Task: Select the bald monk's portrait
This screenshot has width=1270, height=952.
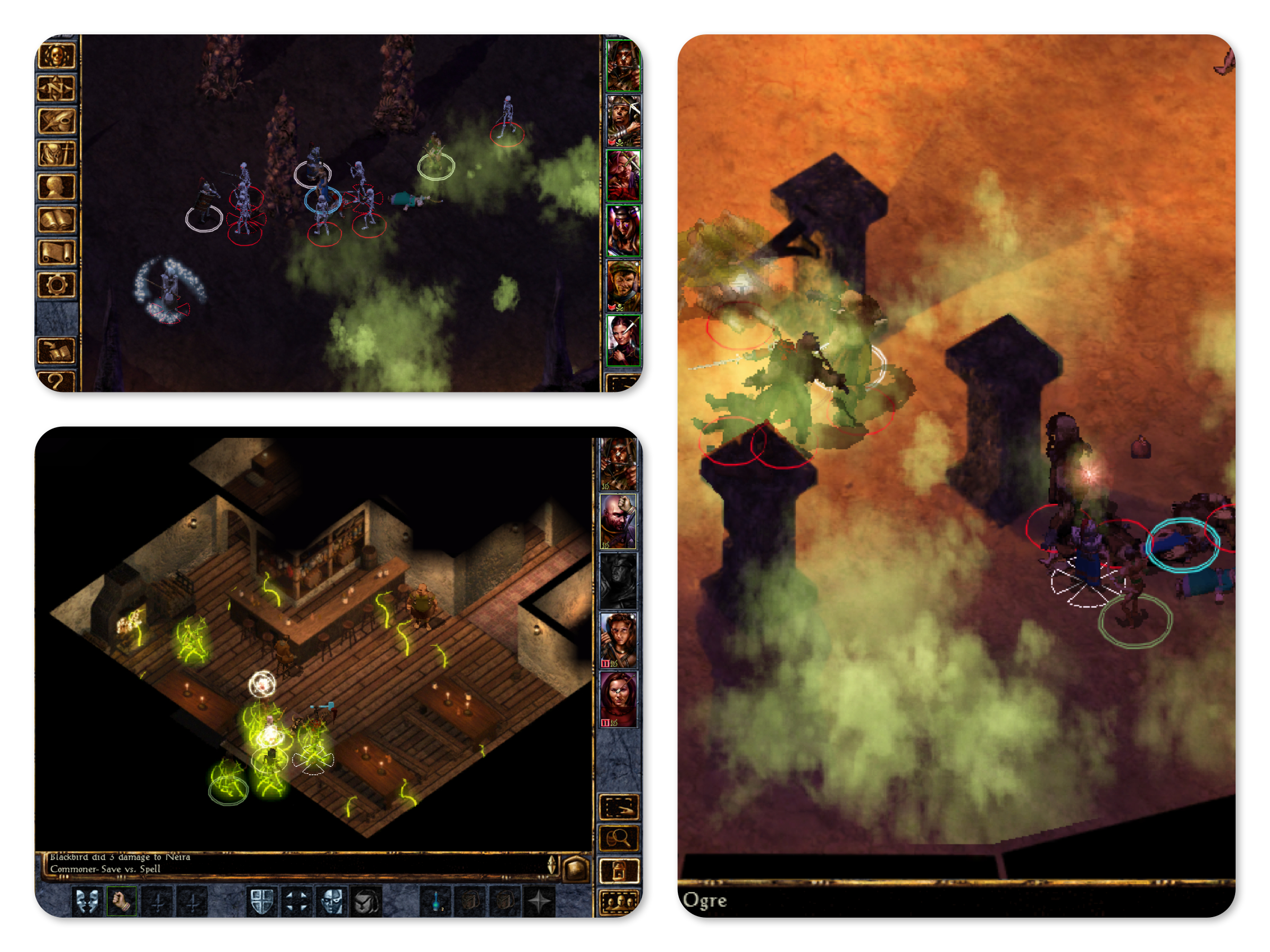Action: pos(618,521)
